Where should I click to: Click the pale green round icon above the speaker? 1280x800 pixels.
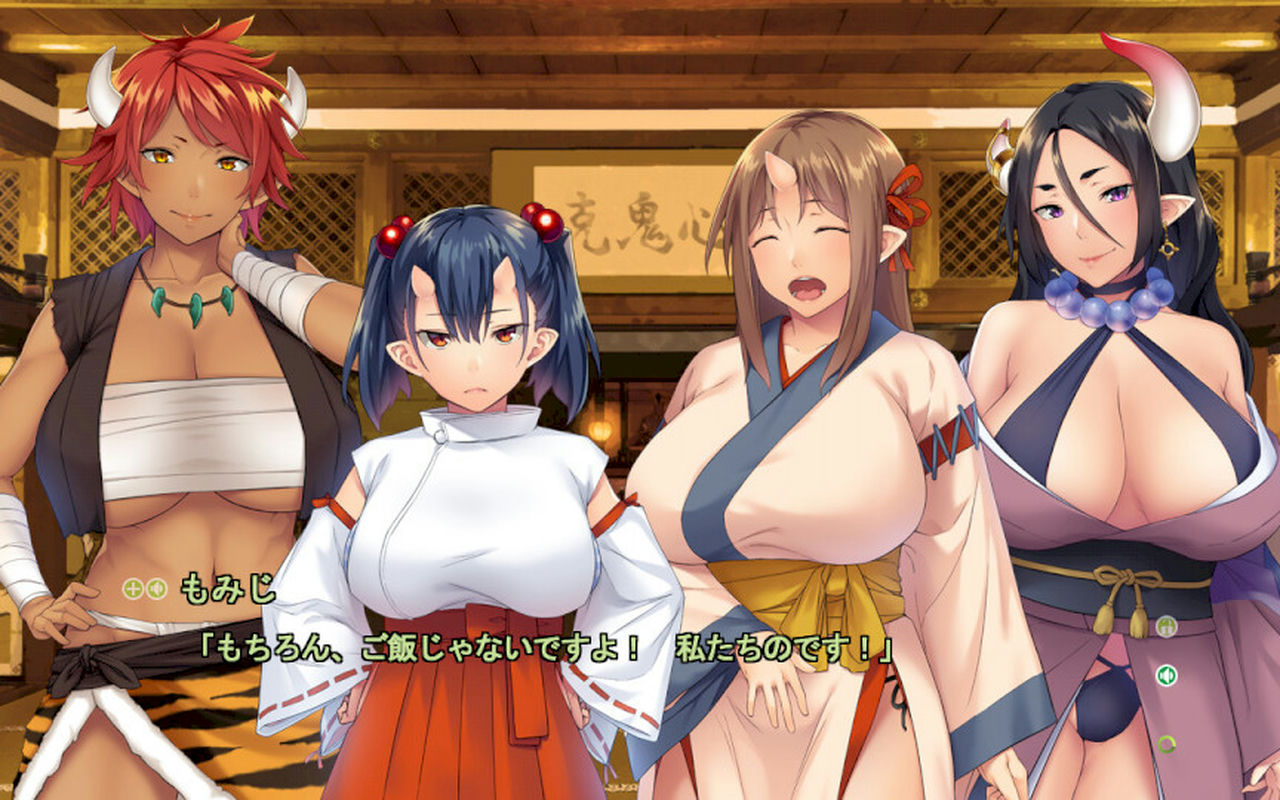(x=1165, y=627)
